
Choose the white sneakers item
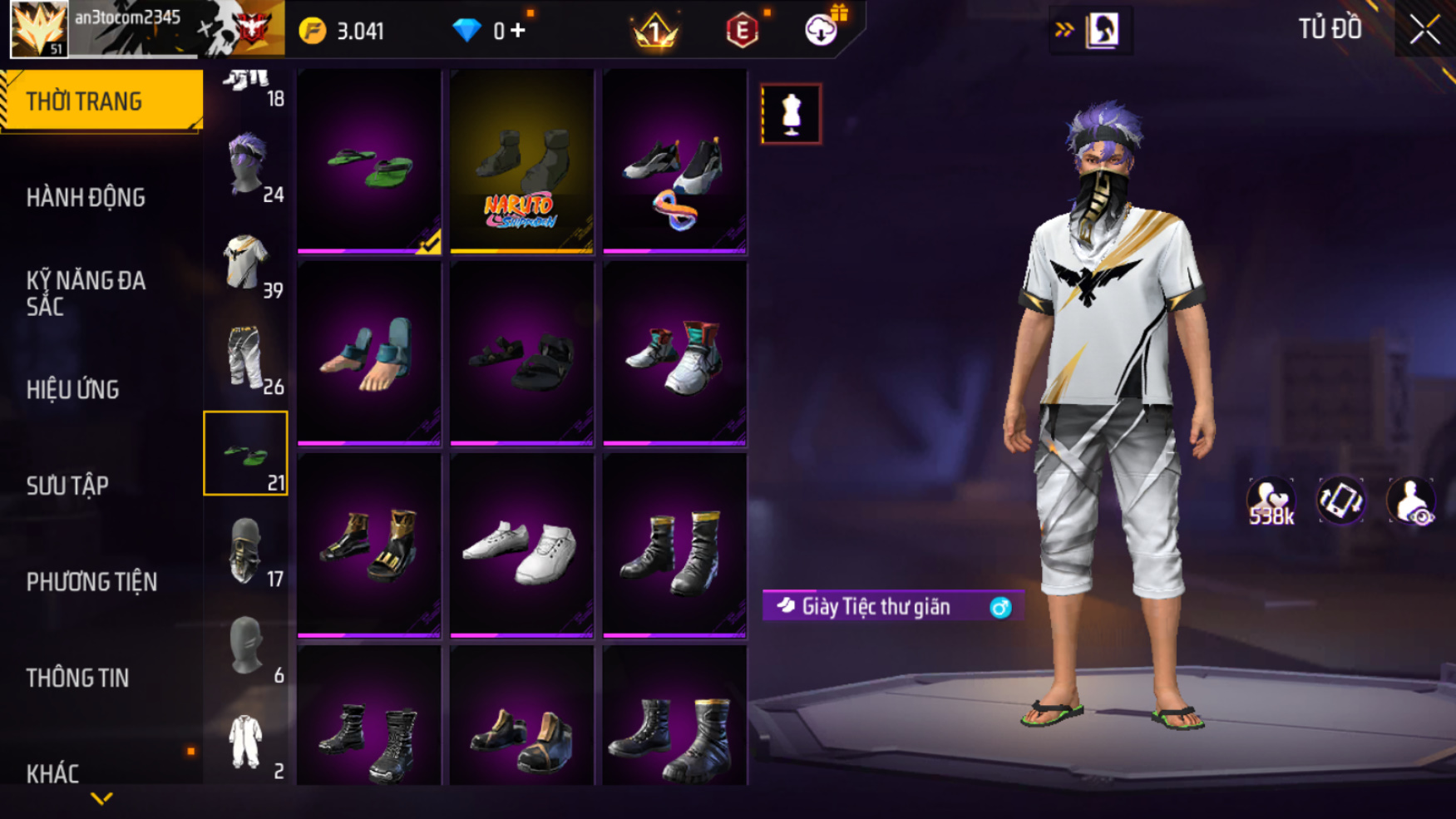[522, 545]
